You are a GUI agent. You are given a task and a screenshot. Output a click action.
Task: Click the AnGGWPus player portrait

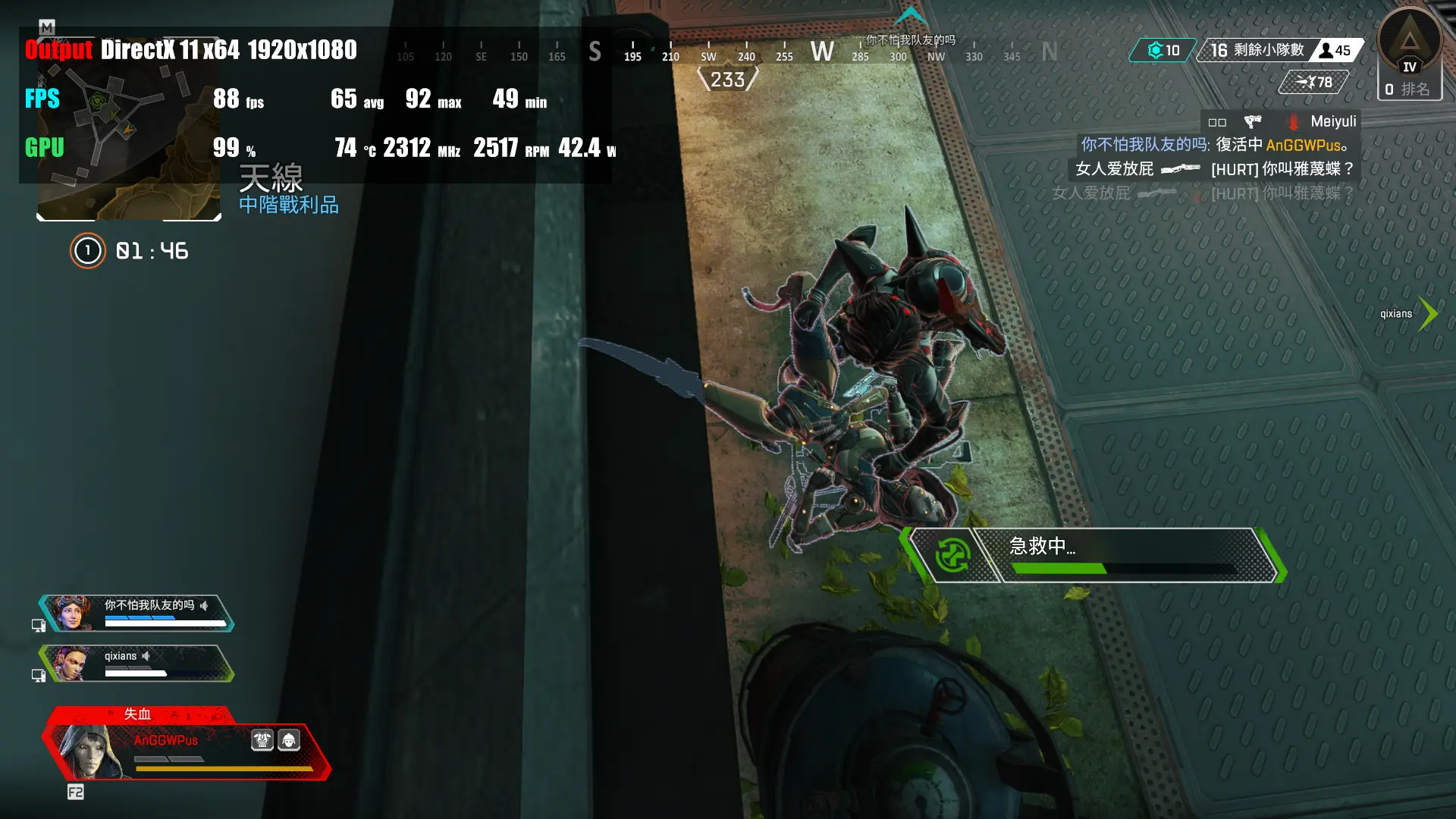click(x=89, y=751)
